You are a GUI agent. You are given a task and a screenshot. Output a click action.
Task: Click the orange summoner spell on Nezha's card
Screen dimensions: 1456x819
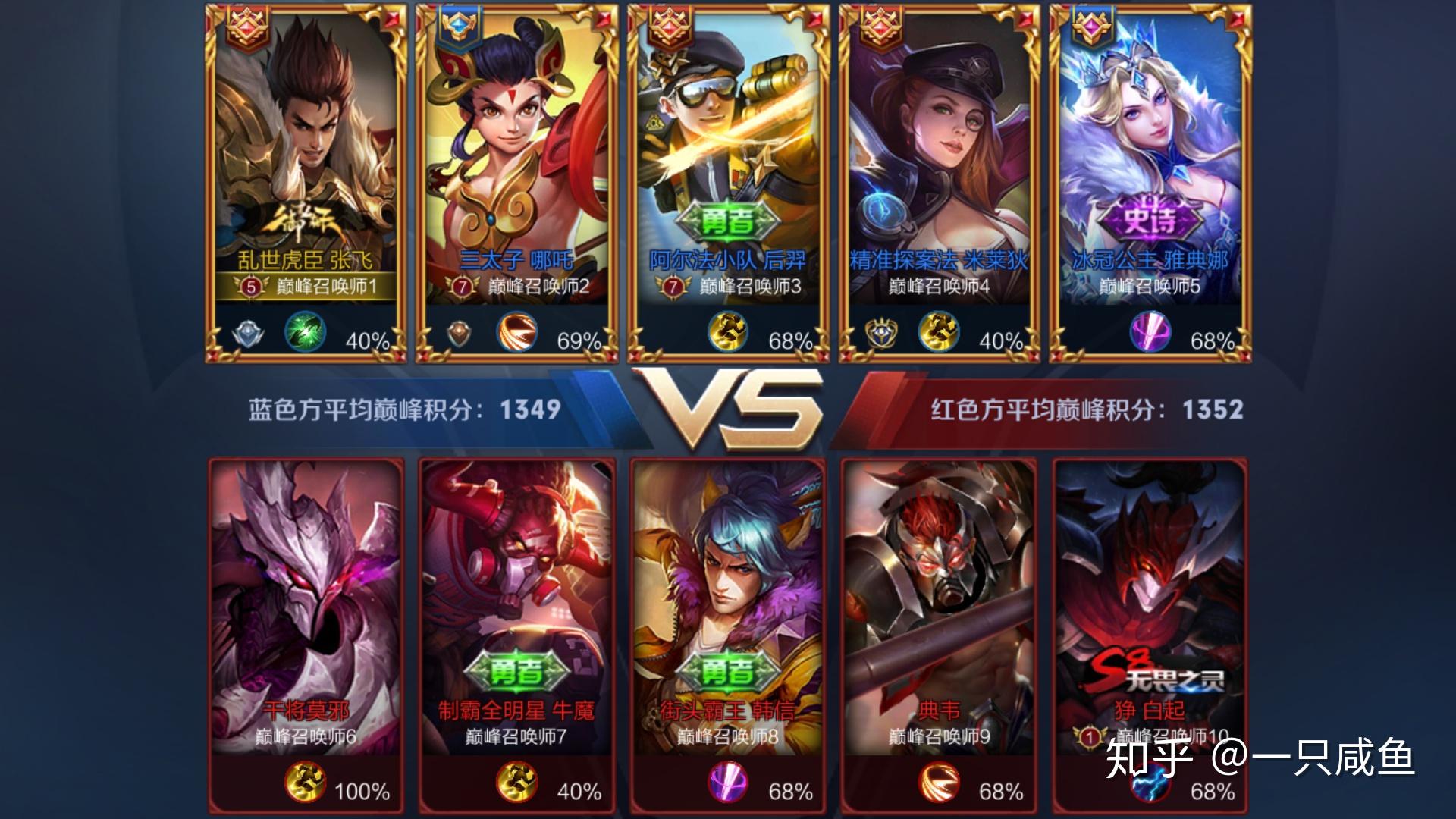(516, 334)
